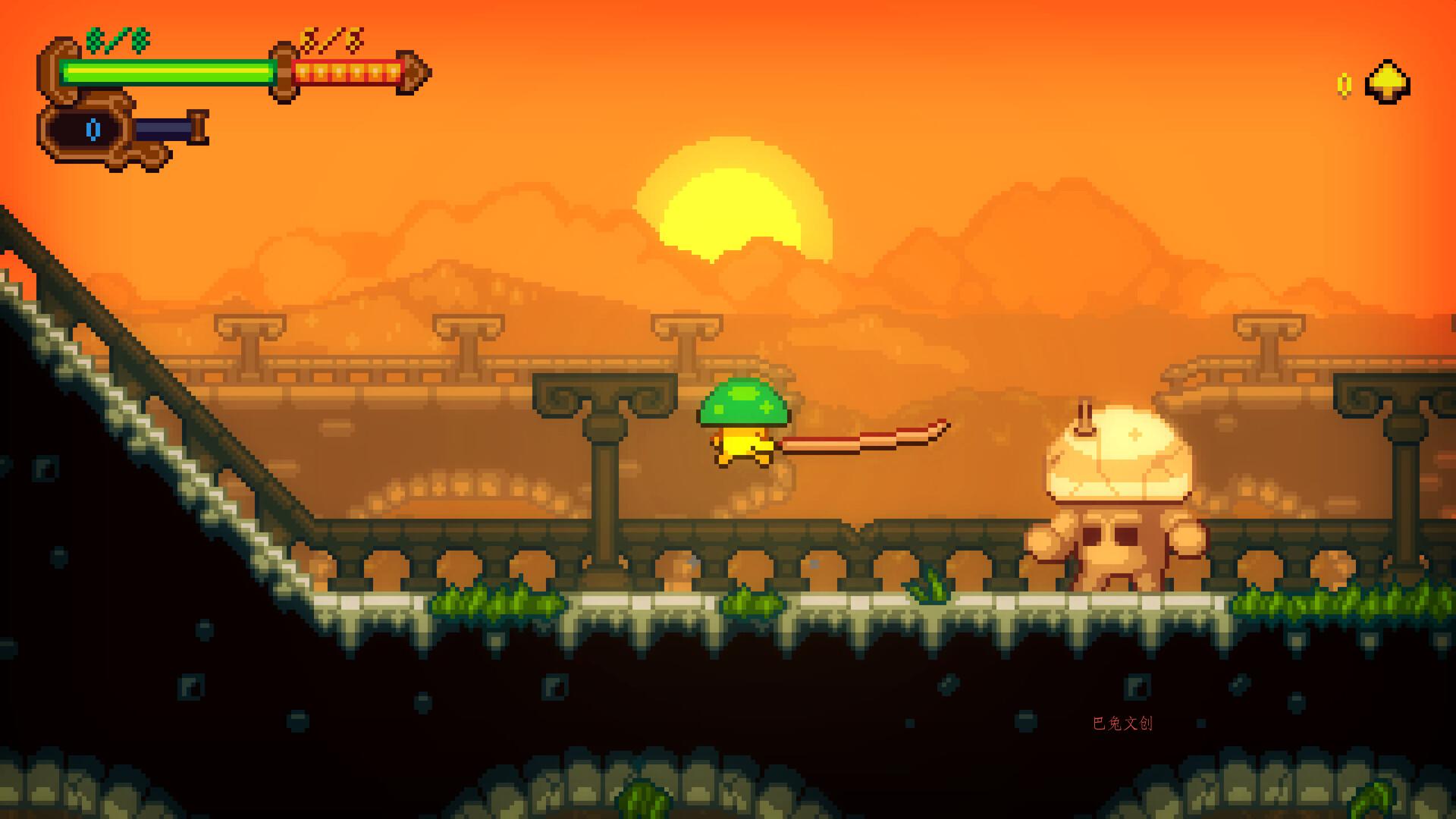This screenshot has height=819, width=1456.
Task: Click the zero next to the coin icon
Action: (x=1345, y=85)
